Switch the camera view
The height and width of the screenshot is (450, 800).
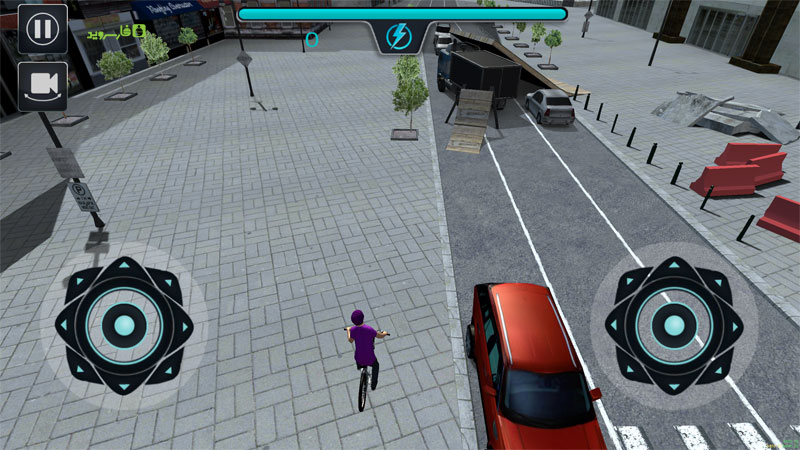[42, 86]
